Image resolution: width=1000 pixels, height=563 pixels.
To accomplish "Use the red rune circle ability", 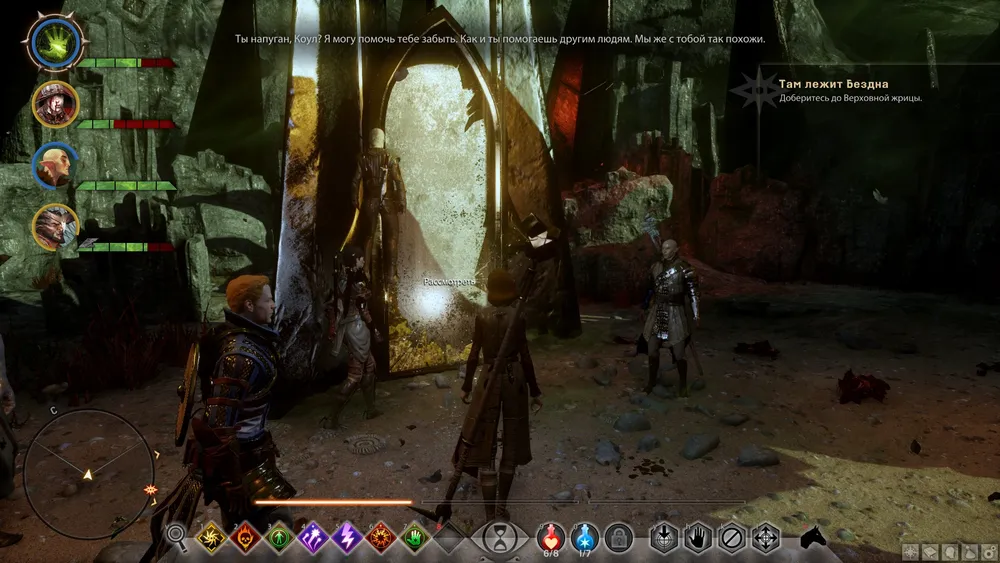I will point(380,538).
